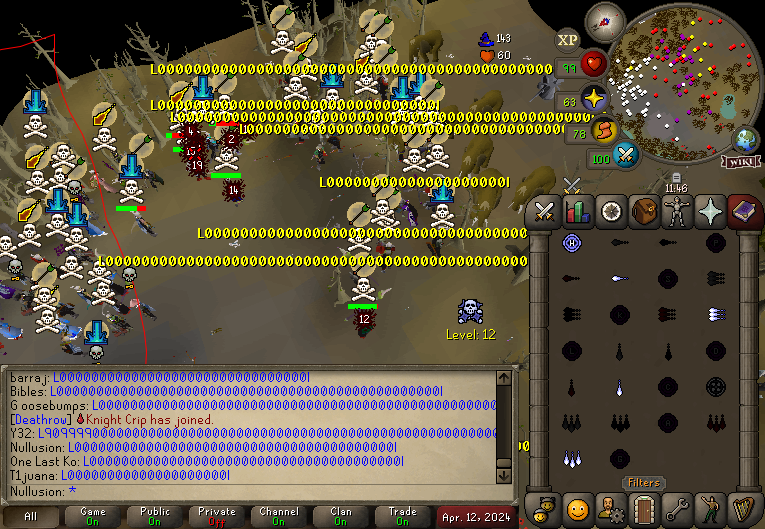Open the Music Player harp tab
The height and width of the screenshot is (529, 765).
click(x=743, y=507)
